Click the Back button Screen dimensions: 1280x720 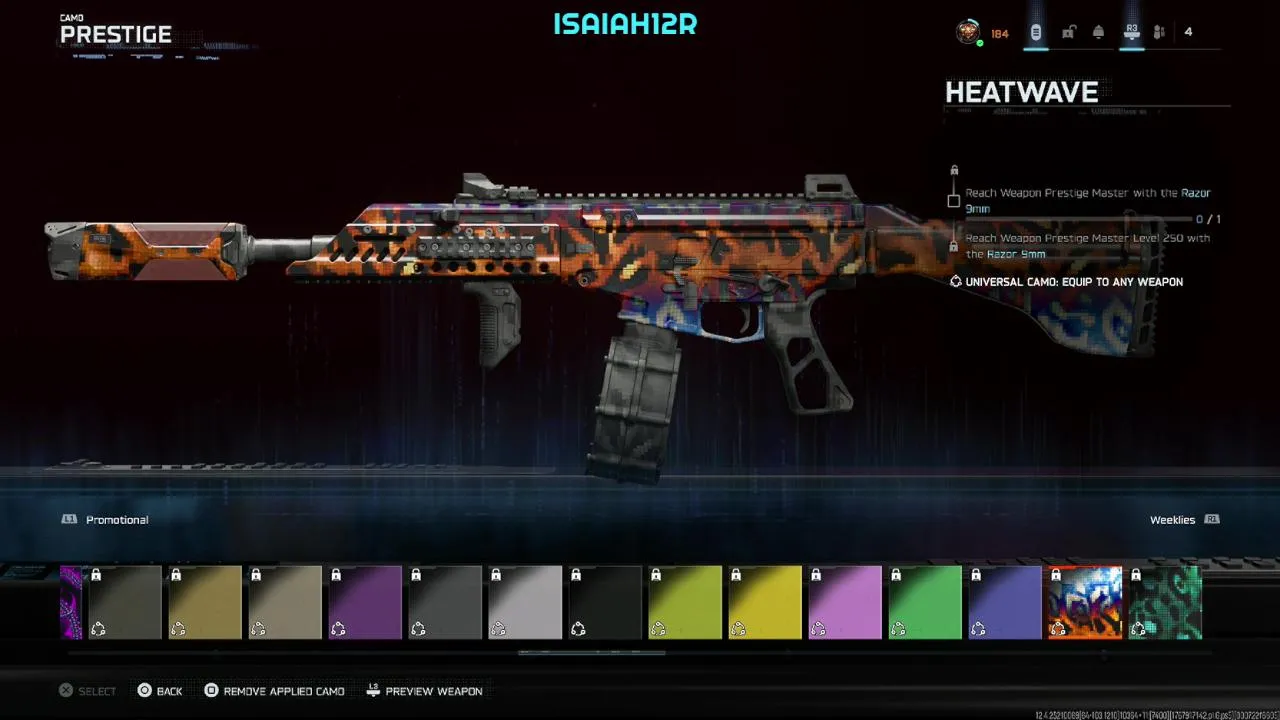[x=160, y=691]
